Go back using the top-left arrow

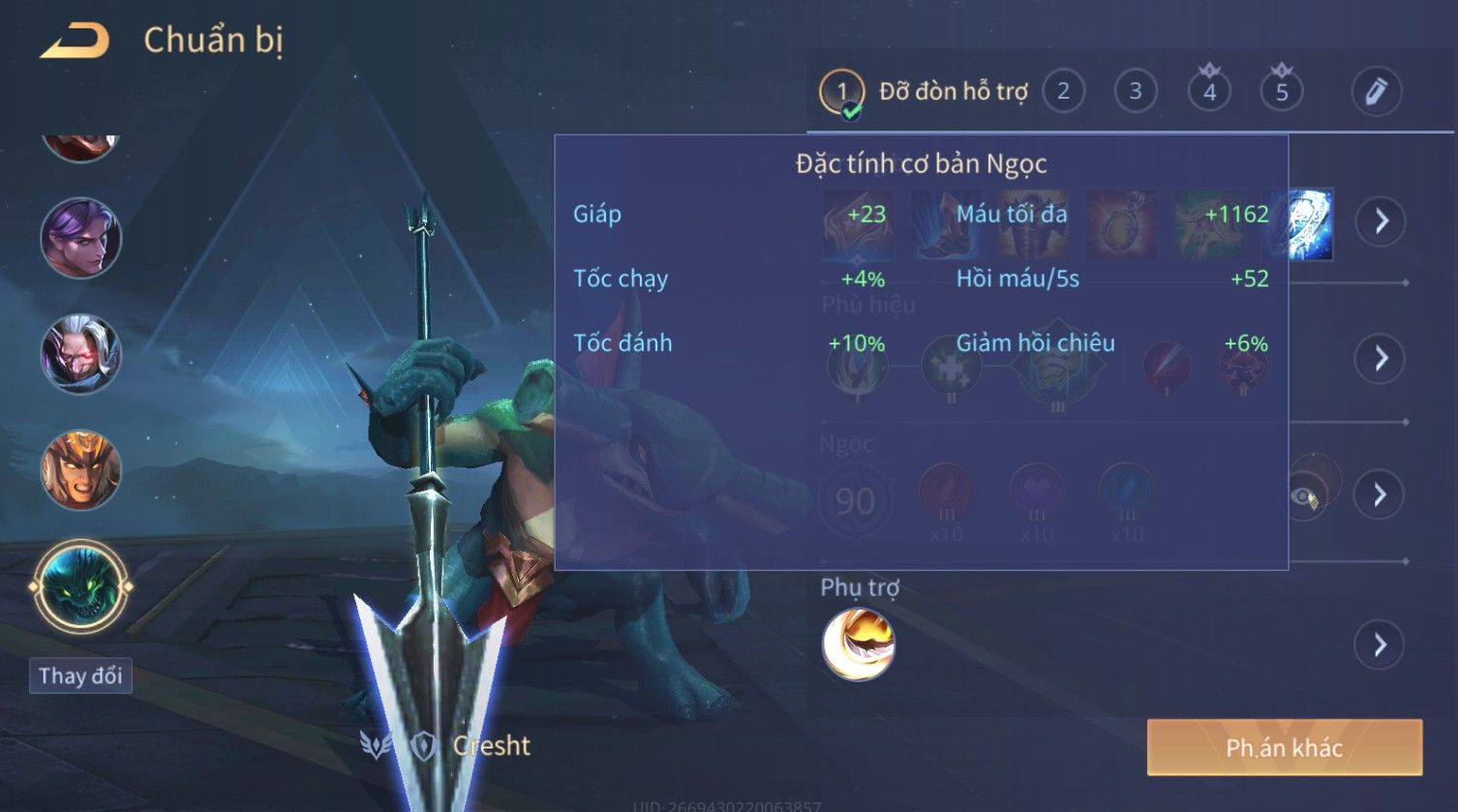point(75,42)
